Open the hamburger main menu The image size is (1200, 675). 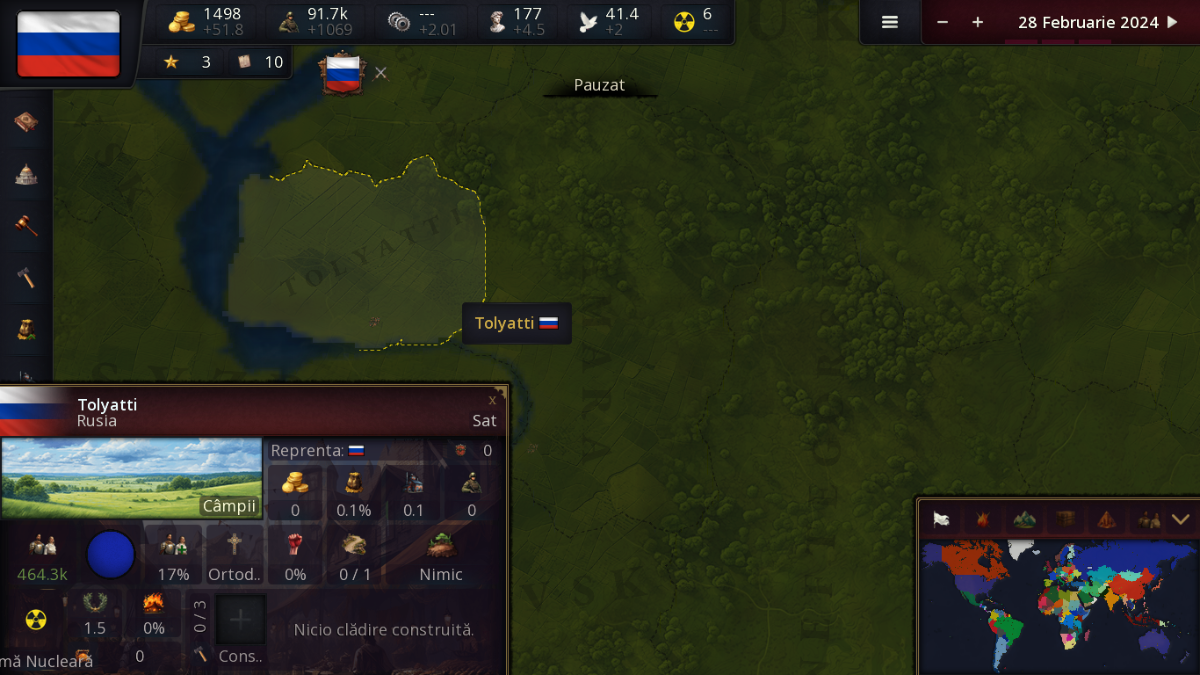pyautogui.click(x=889, y=22)
